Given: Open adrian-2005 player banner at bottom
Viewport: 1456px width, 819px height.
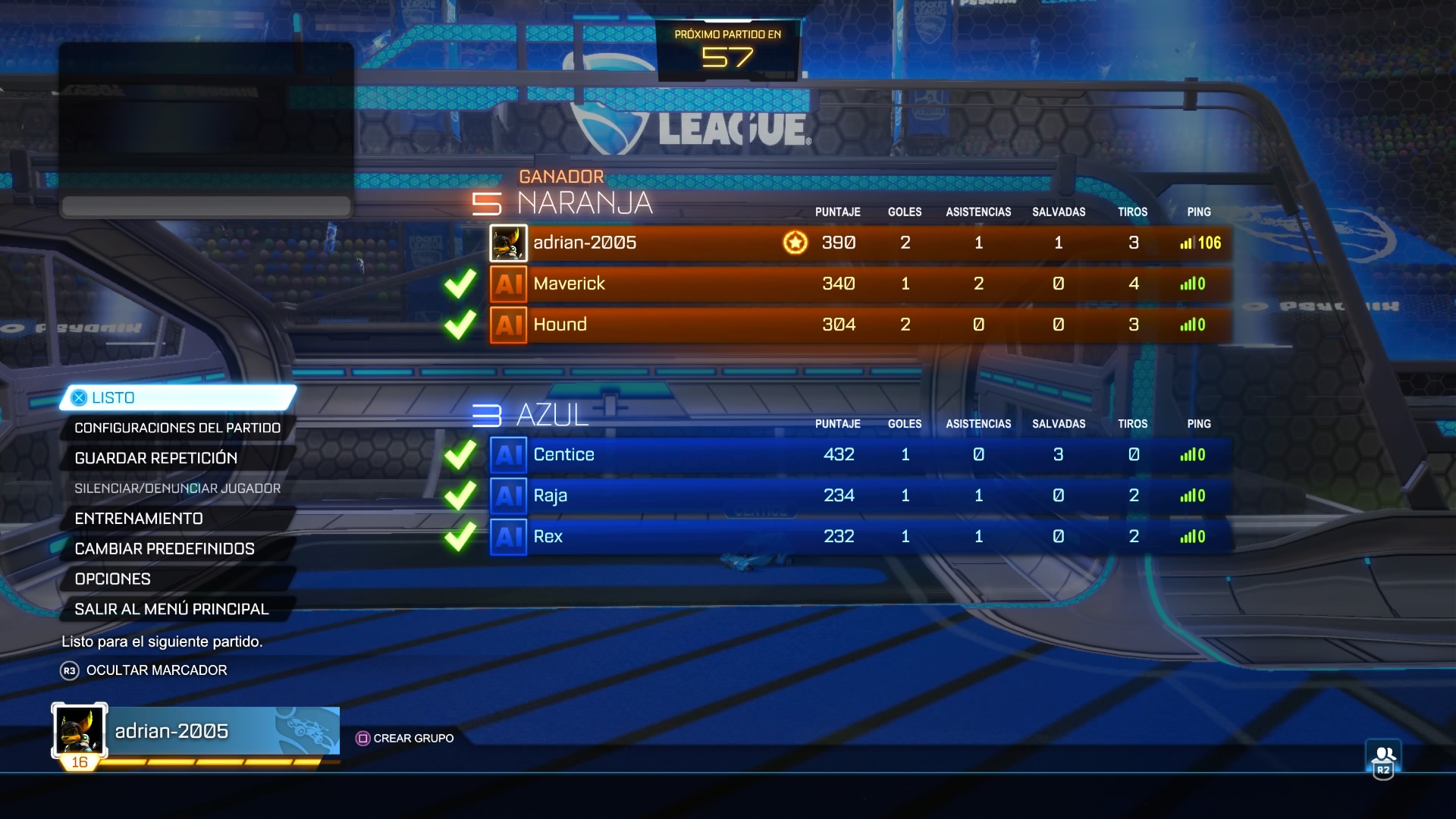Looking at the screenshot, I should click(196, 732).
